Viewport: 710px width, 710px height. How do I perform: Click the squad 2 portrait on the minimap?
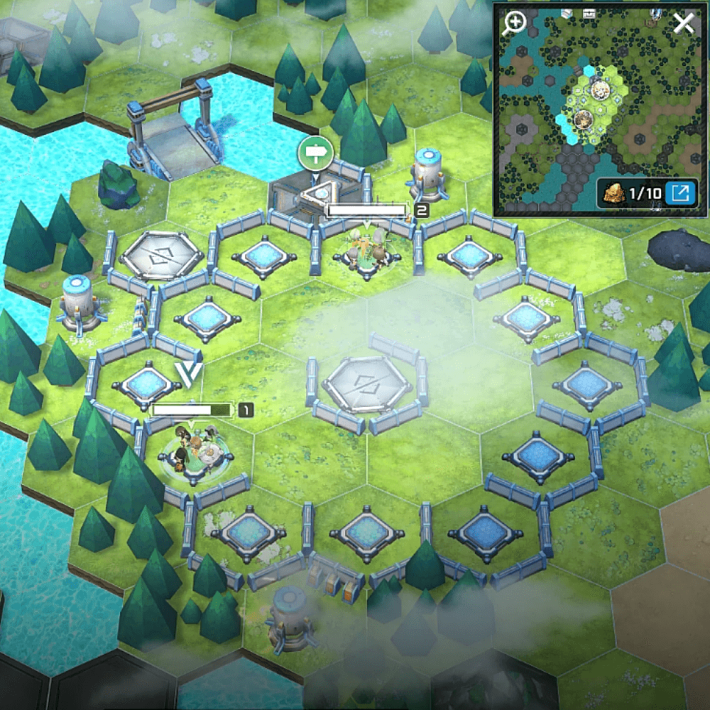(601, 92)
